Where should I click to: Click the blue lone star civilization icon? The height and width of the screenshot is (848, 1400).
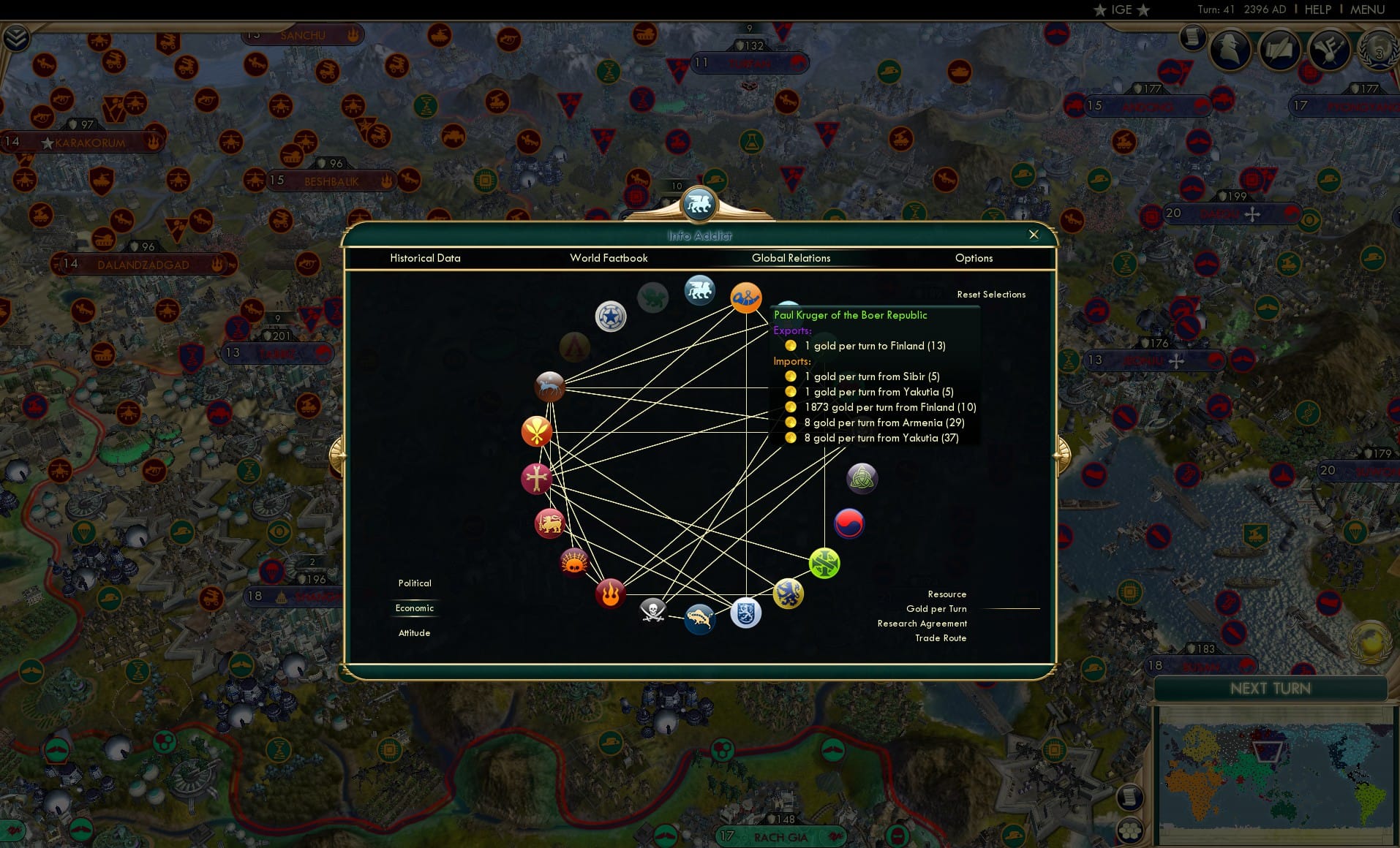[x=611, y=316]
